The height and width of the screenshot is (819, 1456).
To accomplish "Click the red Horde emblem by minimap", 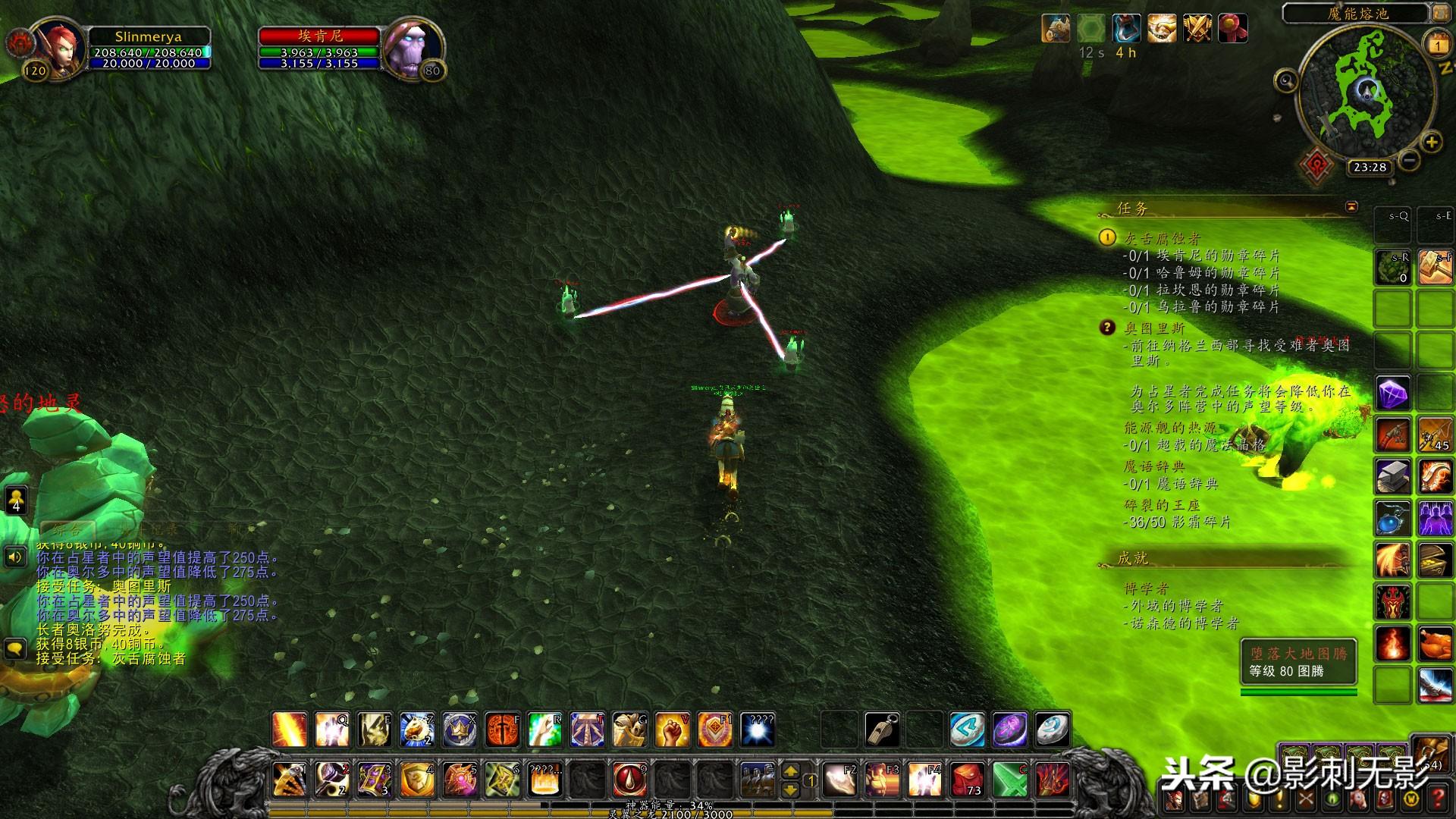I will point(1316,165).
